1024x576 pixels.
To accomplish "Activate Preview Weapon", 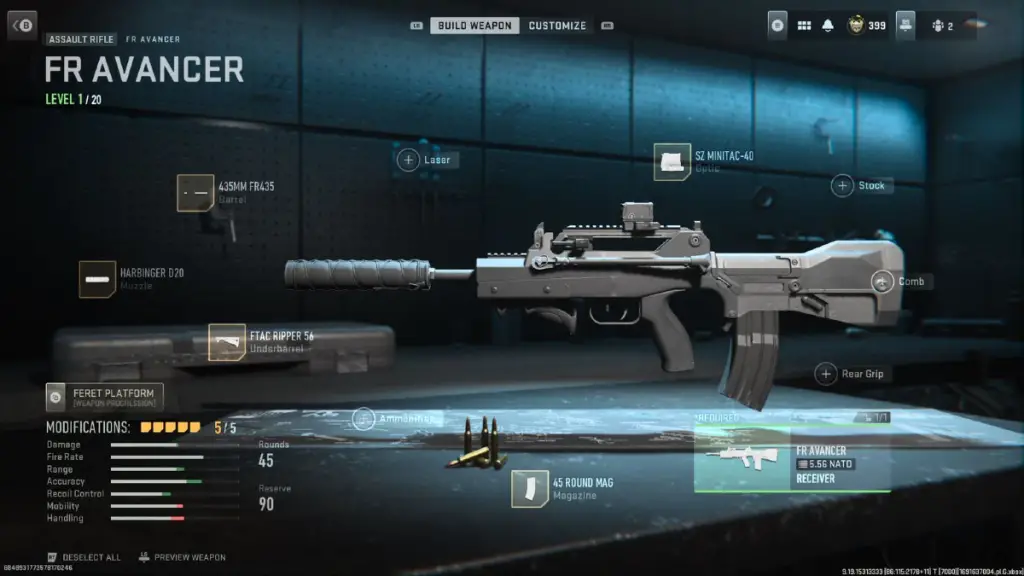I will pos(182,557).
